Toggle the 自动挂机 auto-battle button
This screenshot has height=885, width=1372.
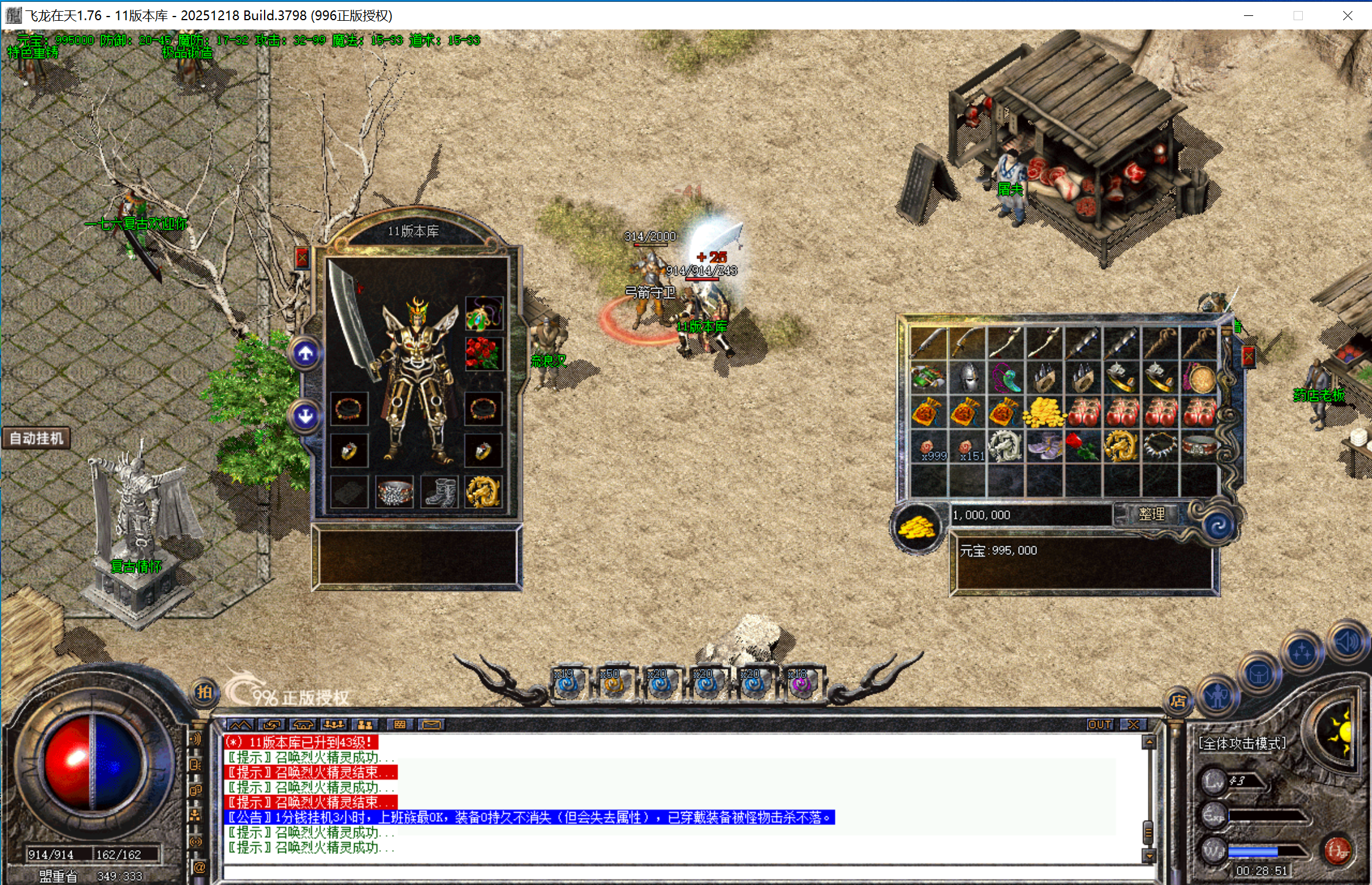click(37, 439)
